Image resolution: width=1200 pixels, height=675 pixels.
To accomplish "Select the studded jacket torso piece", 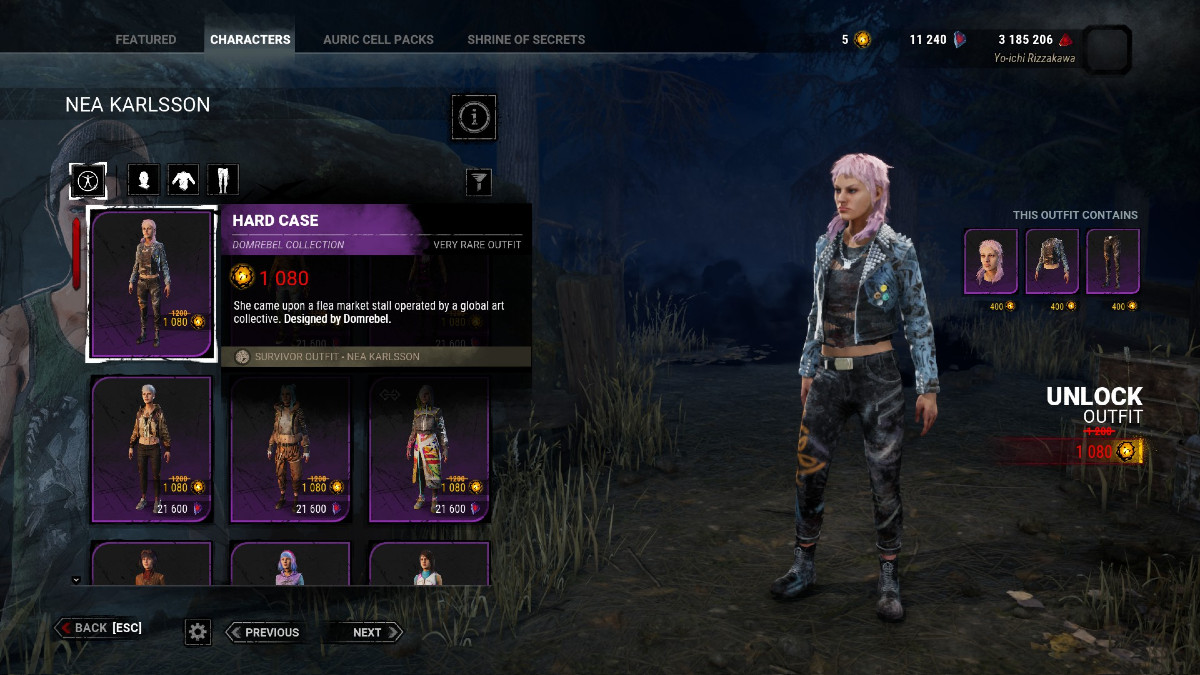I will 1052,262.
